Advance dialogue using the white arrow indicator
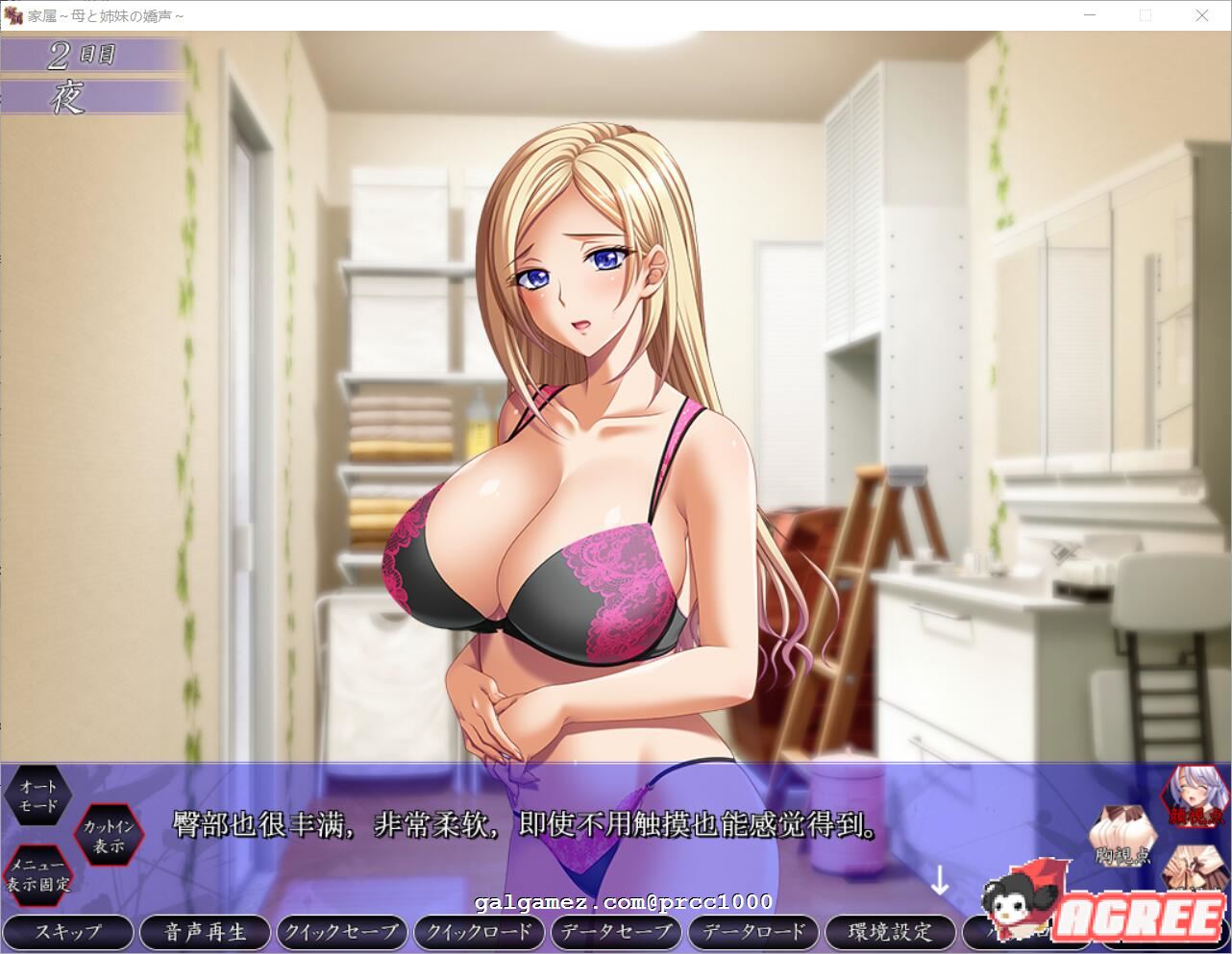The height and width of the screenshot is (954, 1232). [939, 881]
